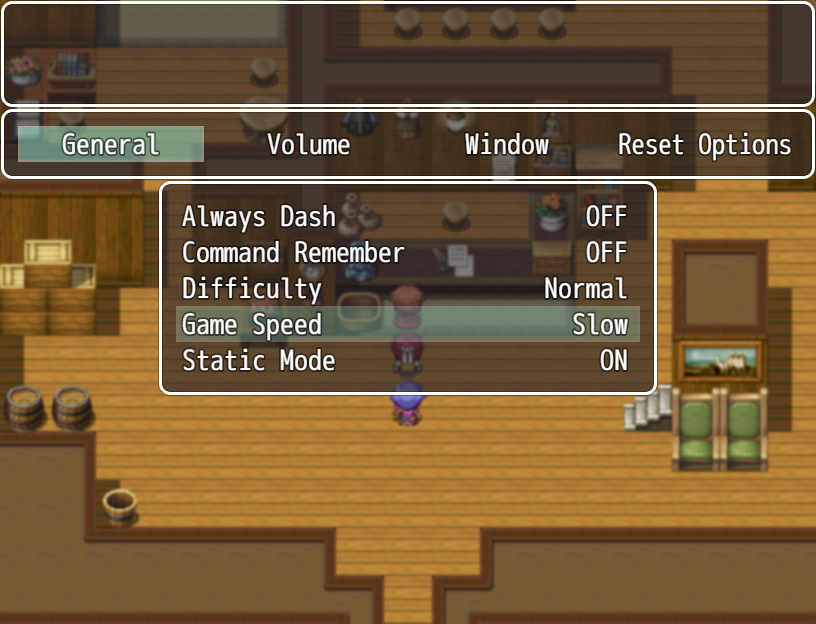Toggle Command Remember option
The image size is (816, 624).
pyautogui.click(x=406, y=253)
